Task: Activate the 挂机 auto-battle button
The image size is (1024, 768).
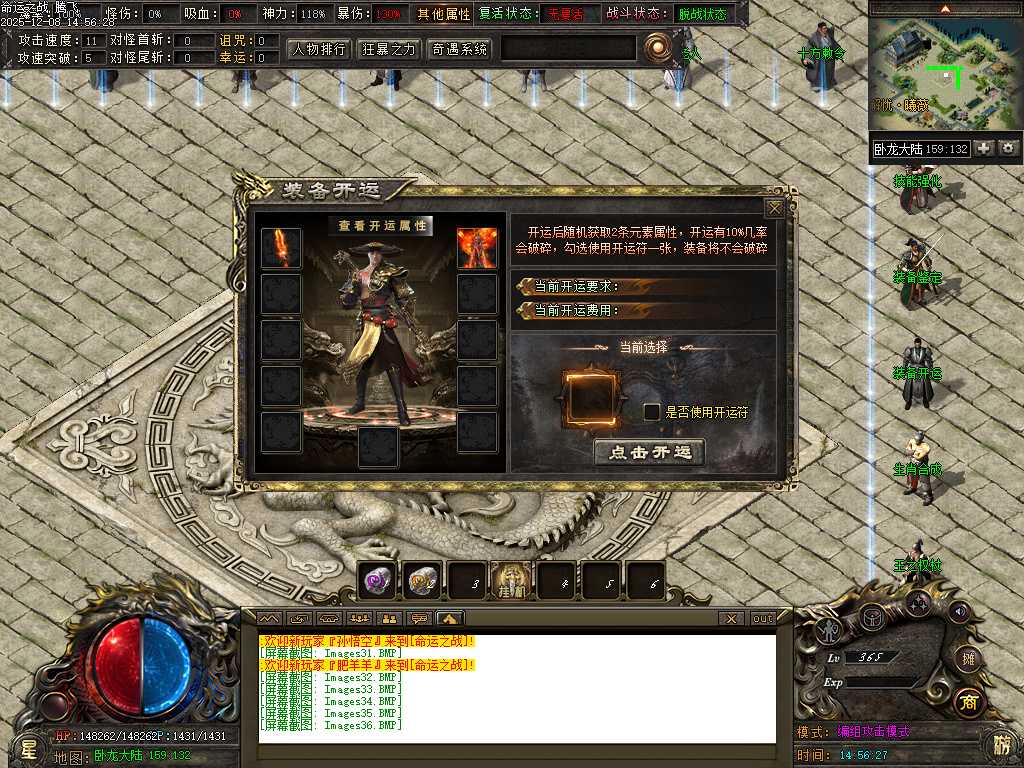Action: pyautogui.click(x=512, y=580)
